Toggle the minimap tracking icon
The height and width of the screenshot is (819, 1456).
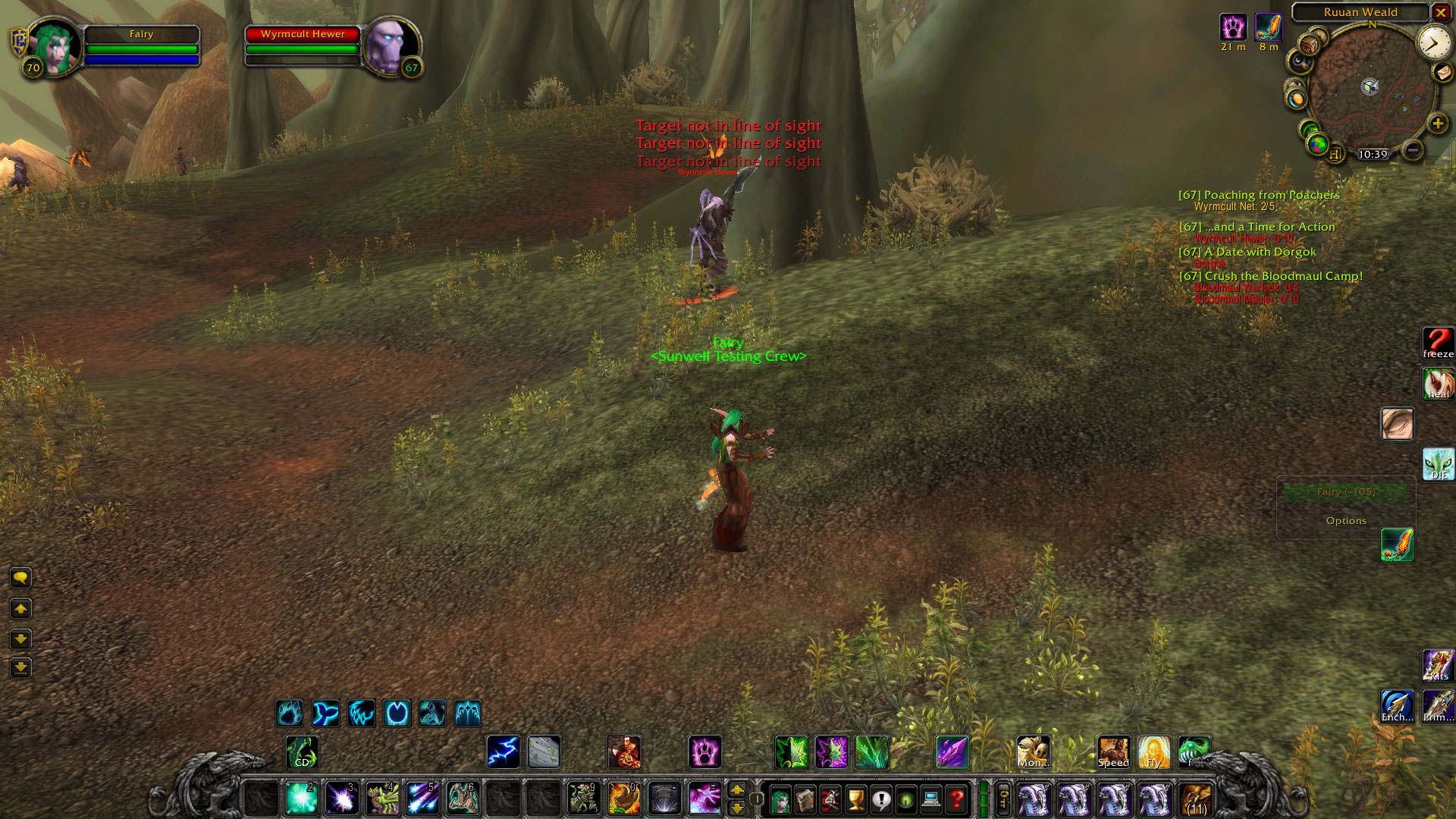1301,64
